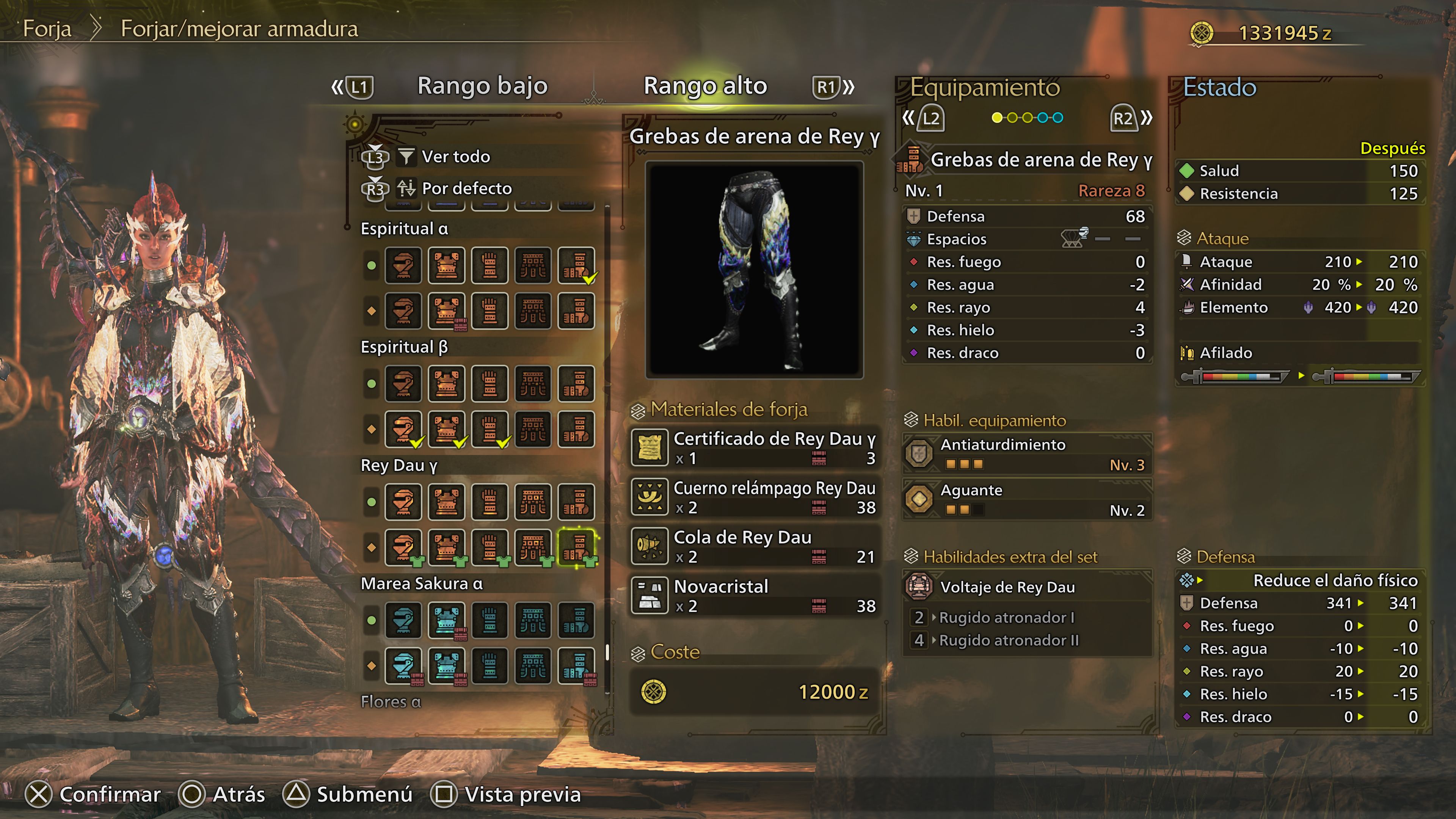Select the Cuerno relámpago Rey Dau material
The width and height of the screenshot is (1456, 819).
coord(755,497)
